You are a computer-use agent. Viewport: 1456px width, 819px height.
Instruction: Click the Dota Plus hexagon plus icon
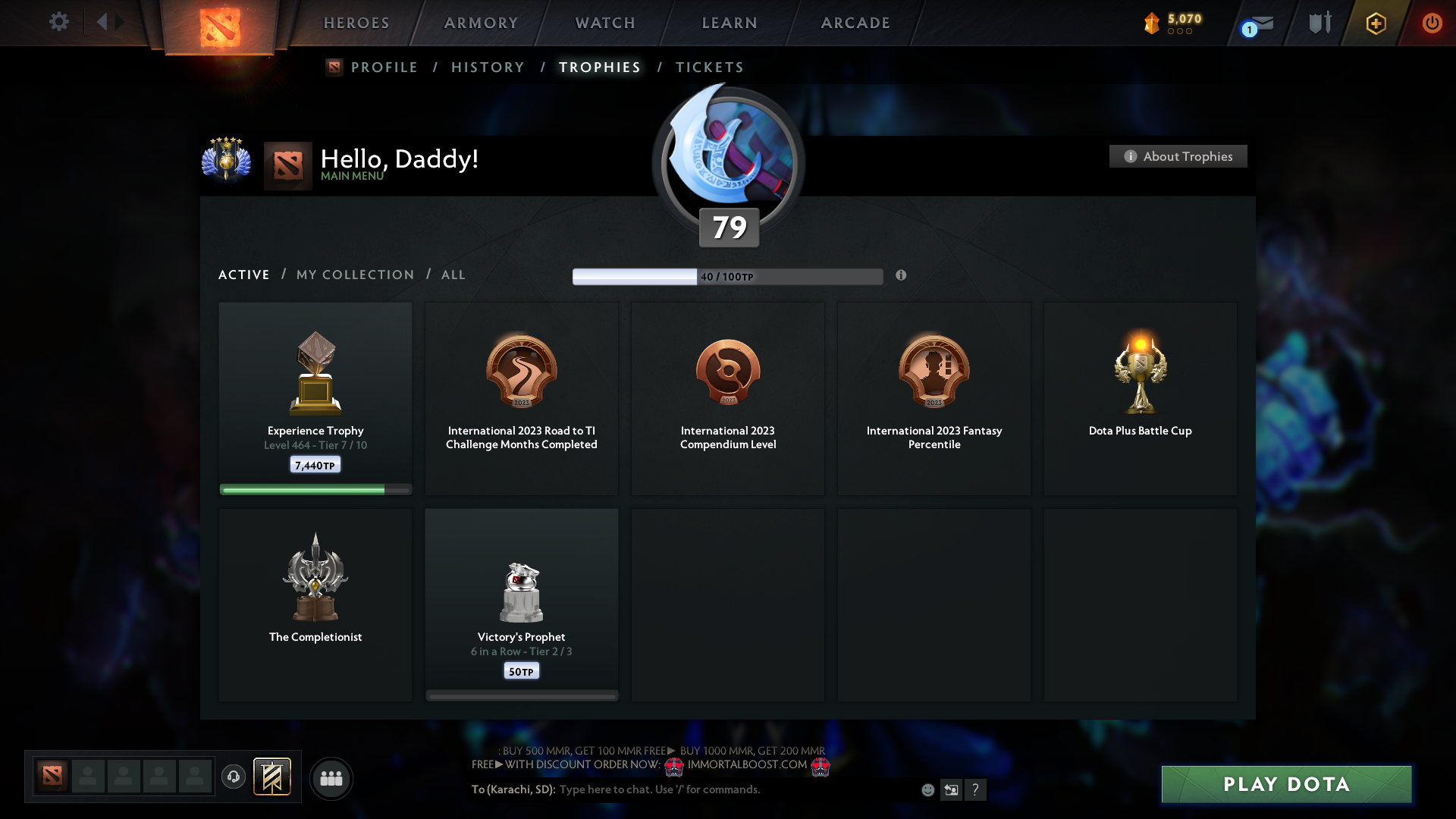pos(1375,23)
